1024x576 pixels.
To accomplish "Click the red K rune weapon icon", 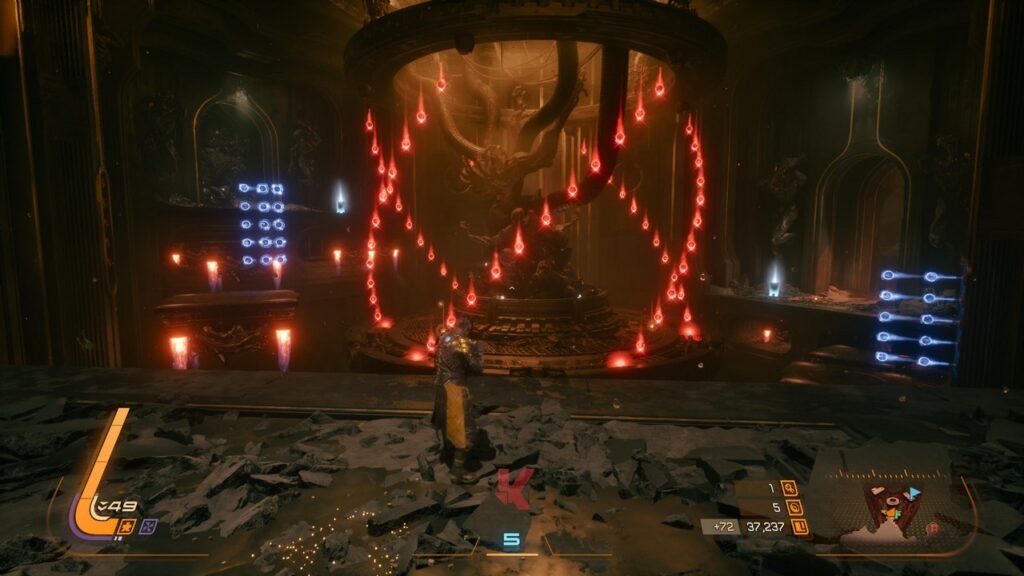I will 512,489.
